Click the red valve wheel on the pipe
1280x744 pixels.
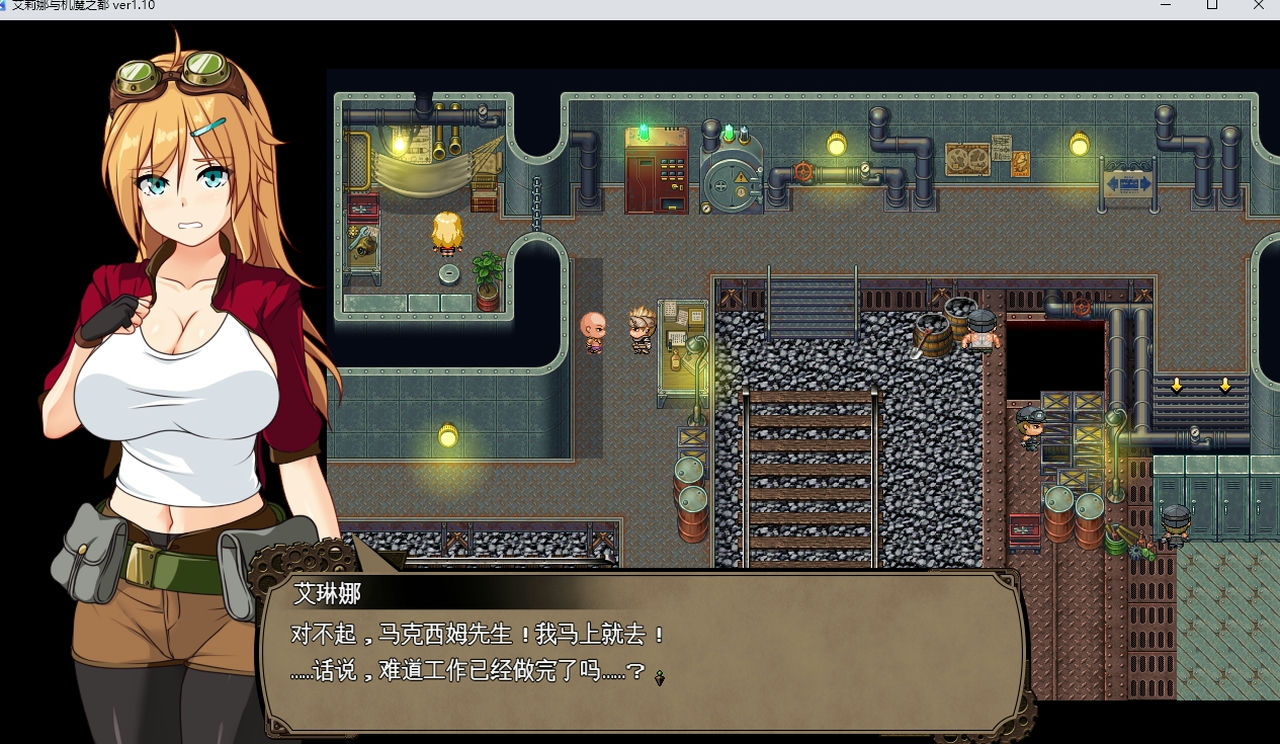point(803,170)
